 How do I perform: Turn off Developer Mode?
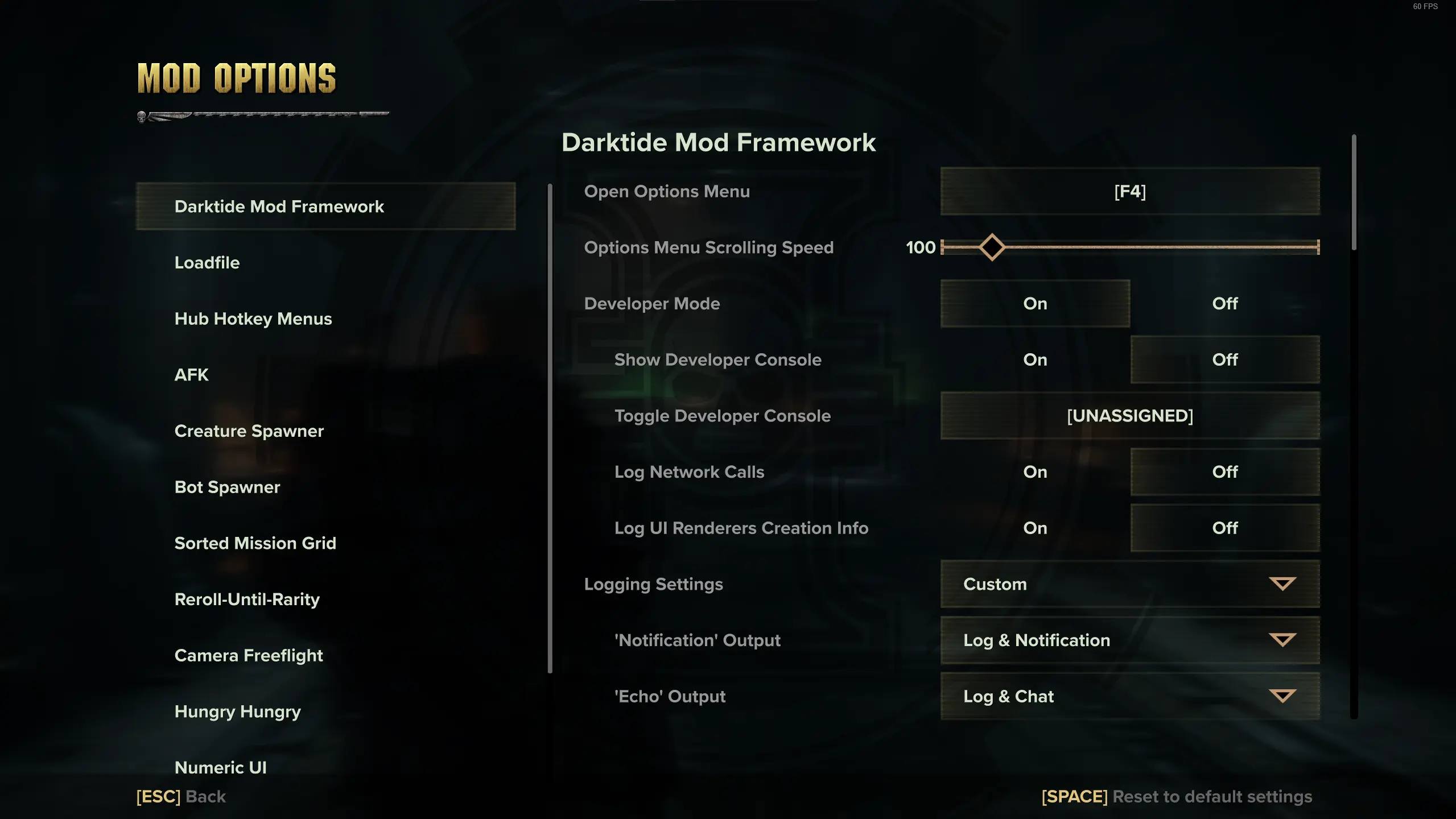pos(1224,303)
